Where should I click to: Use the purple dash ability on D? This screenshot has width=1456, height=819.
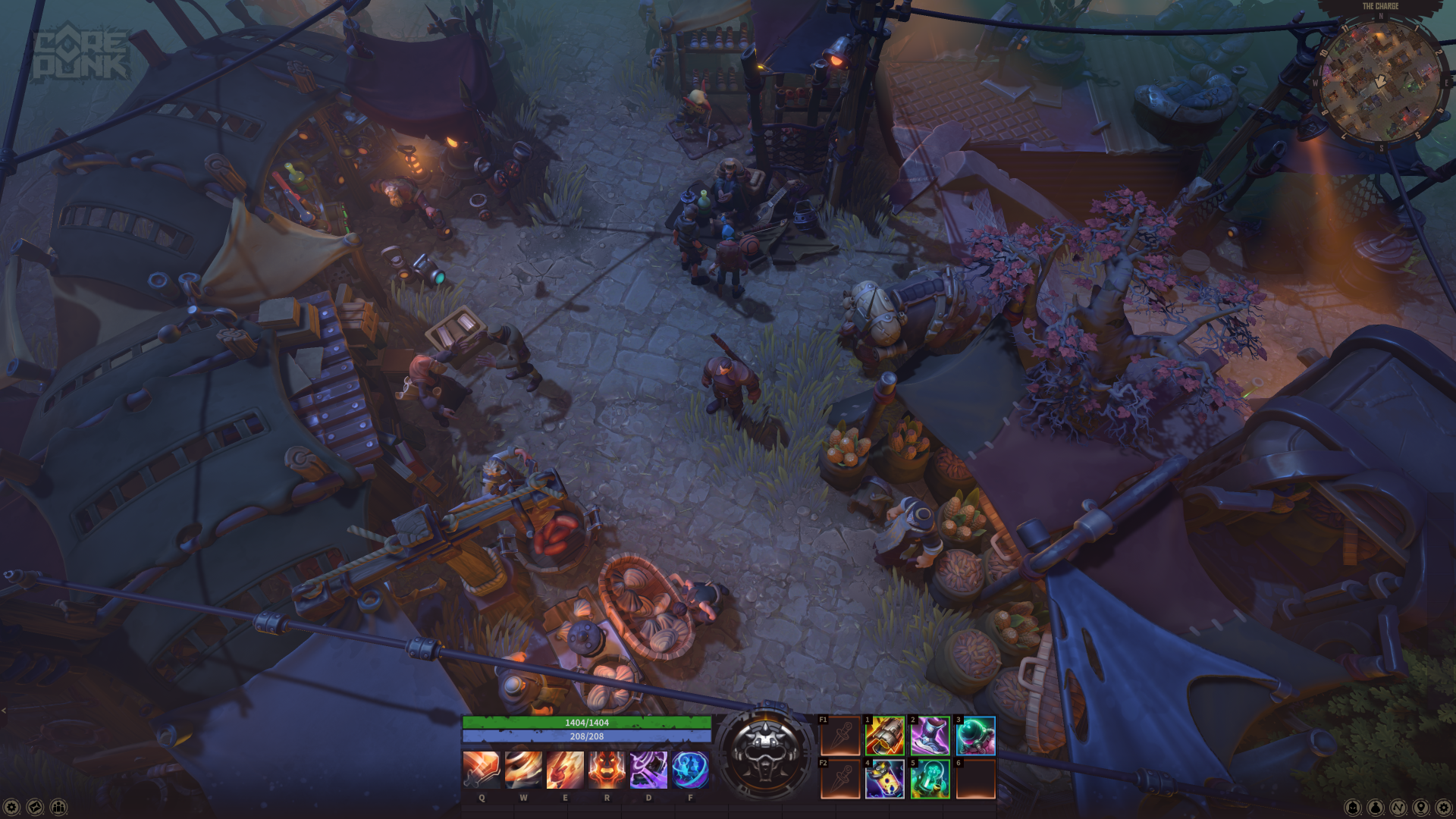pos(648,770)
